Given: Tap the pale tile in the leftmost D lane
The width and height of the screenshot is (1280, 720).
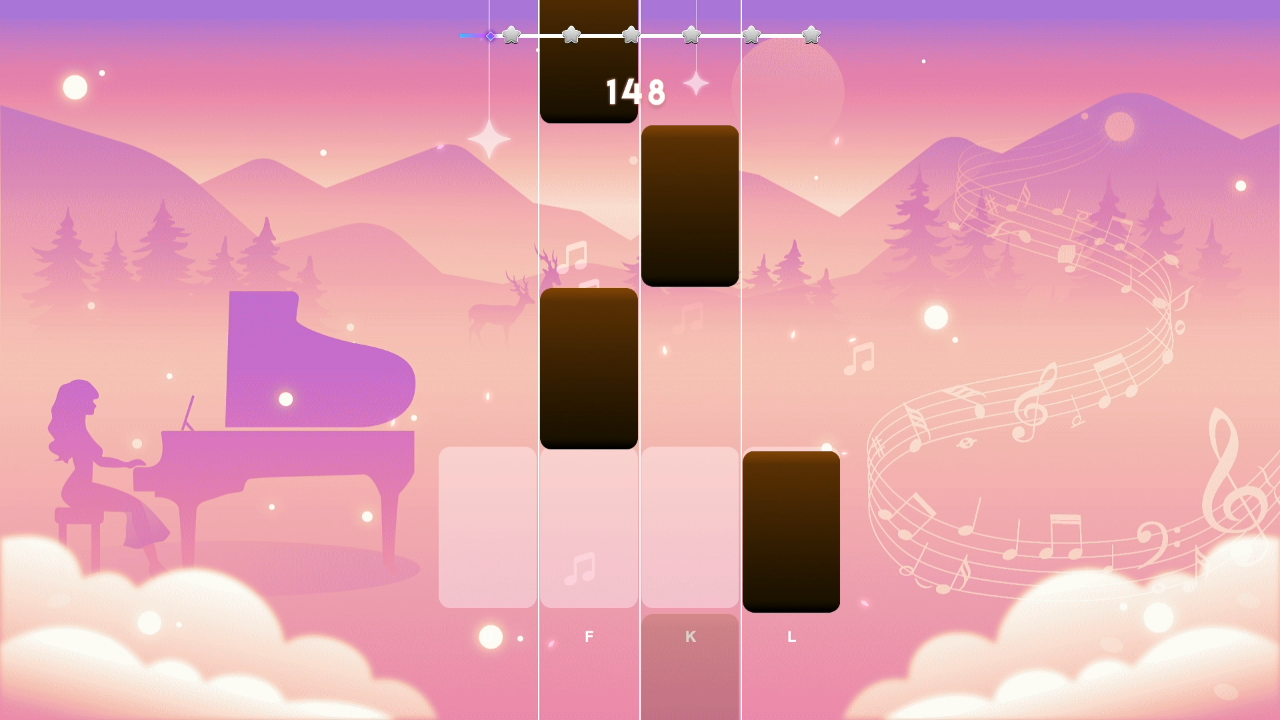Looking at the screenshot, I should pyautogui.click(x=487, y=528).
